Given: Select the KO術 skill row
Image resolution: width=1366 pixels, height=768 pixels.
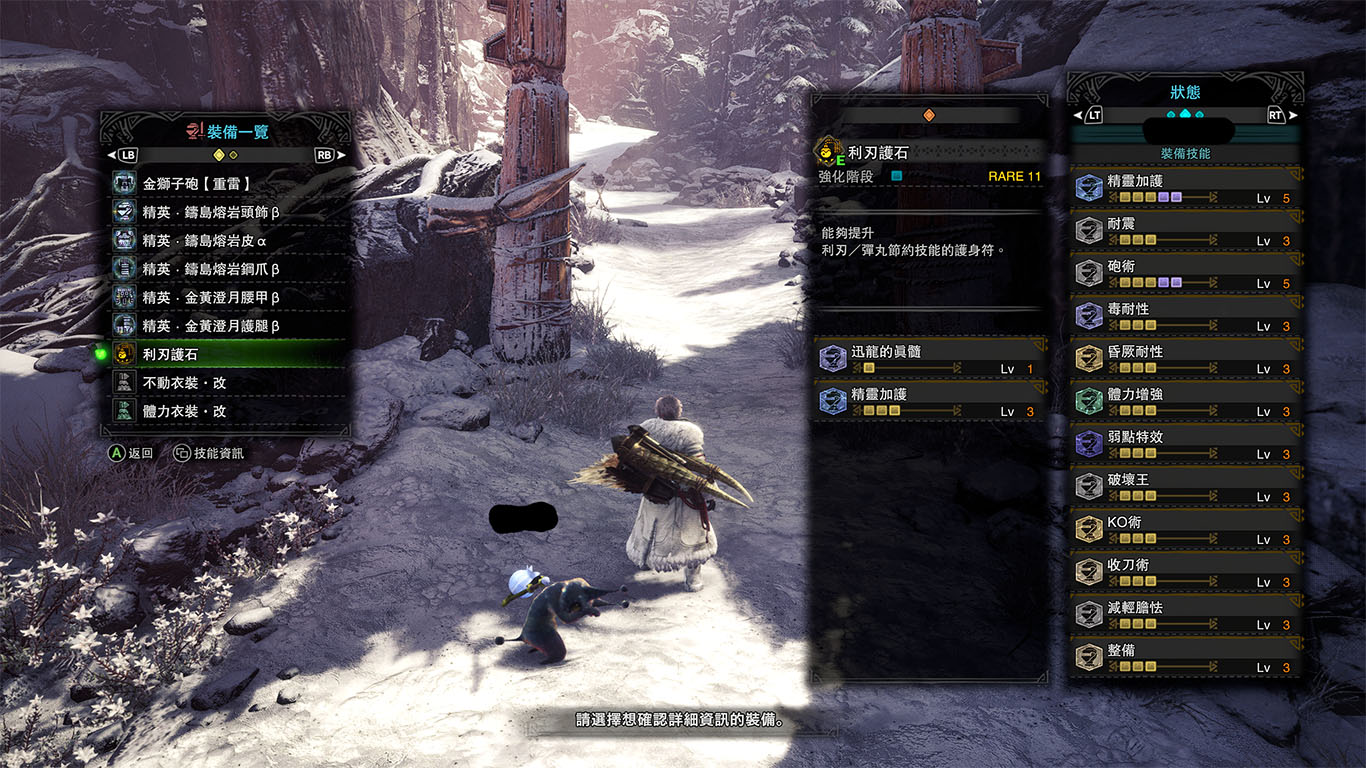Looking at the screenshot, I should pos(1186,531).
